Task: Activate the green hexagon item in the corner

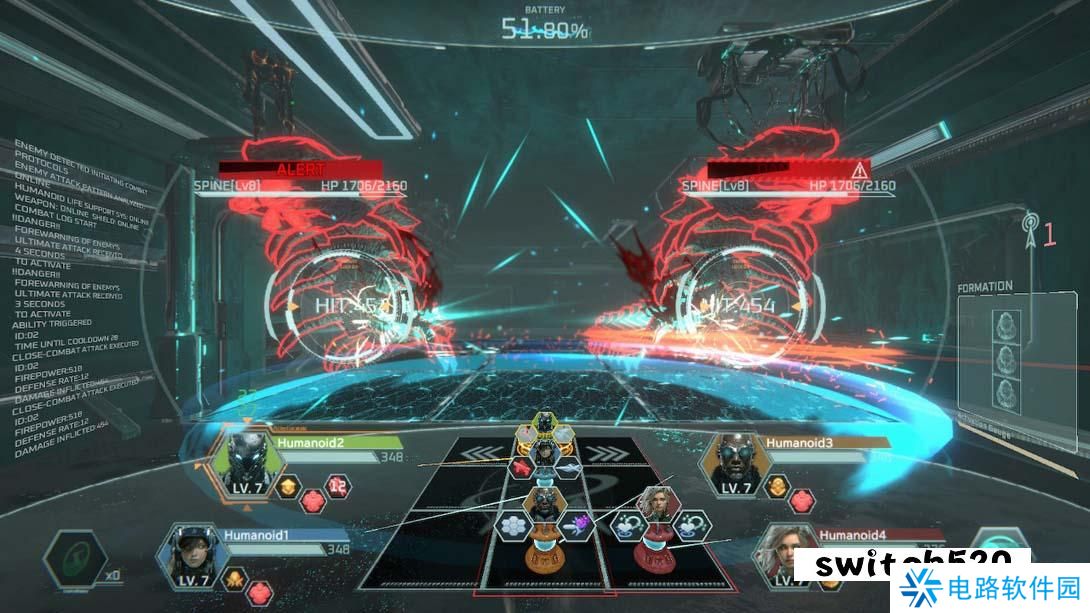Action: click(x=75, y=560)
